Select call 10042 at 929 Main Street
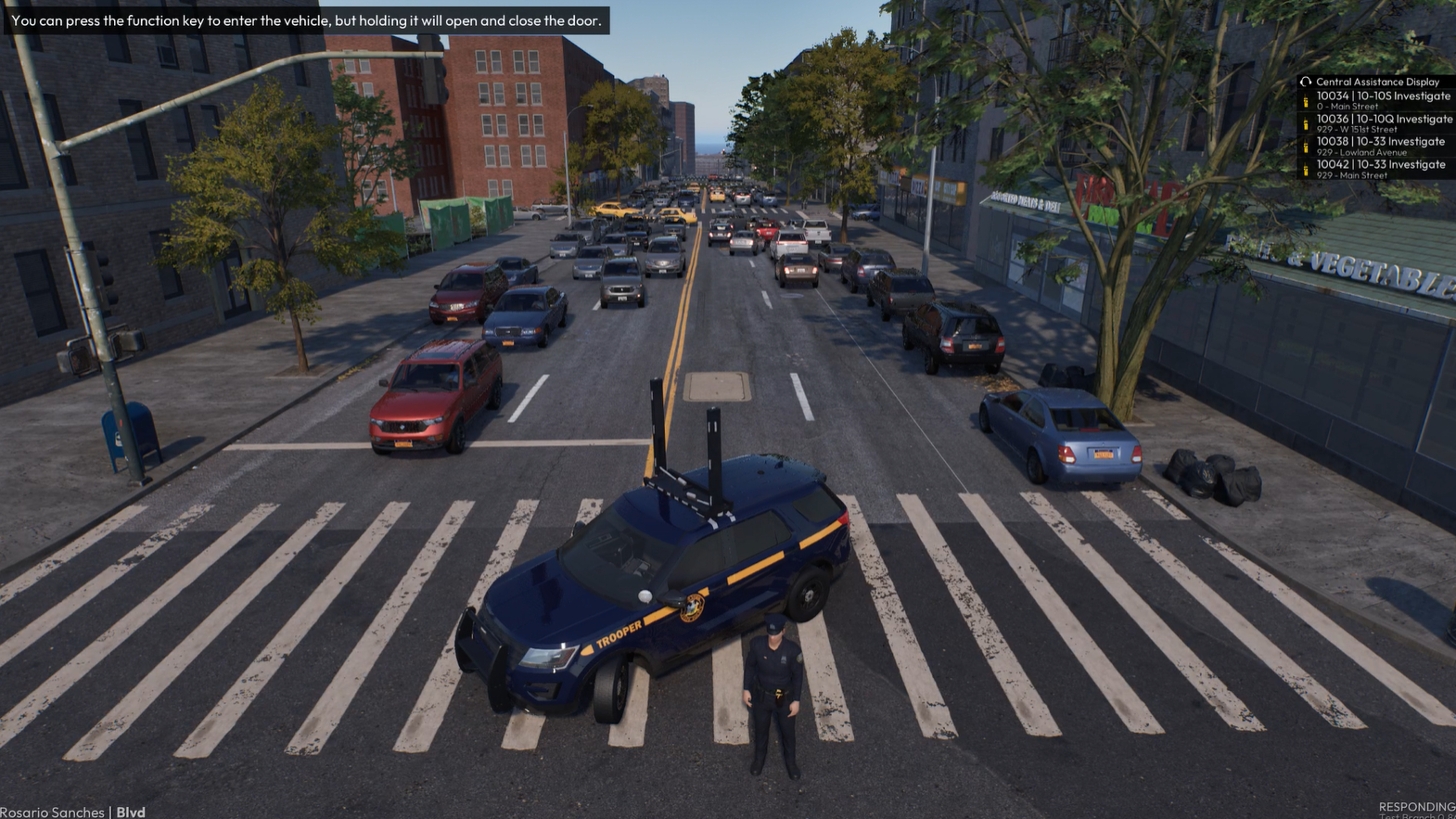The height and width of the screenshot is (819, 1456). click(1380, 169)
